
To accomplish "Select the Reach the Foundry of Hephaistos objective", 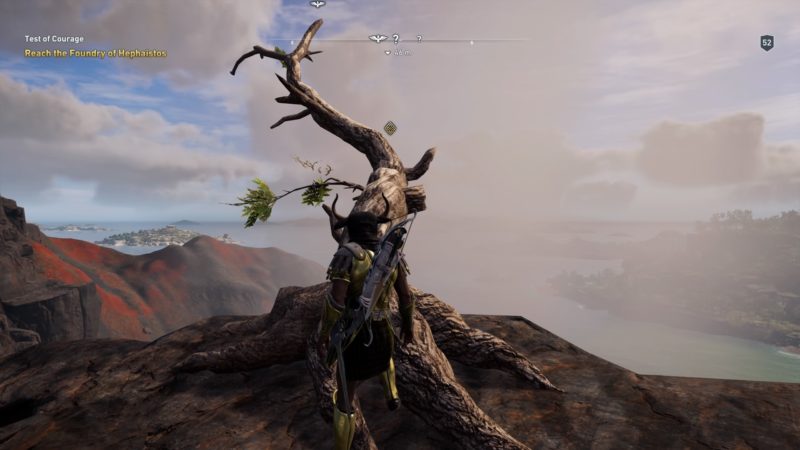I will pyautogui.click(x=96, y=53).
